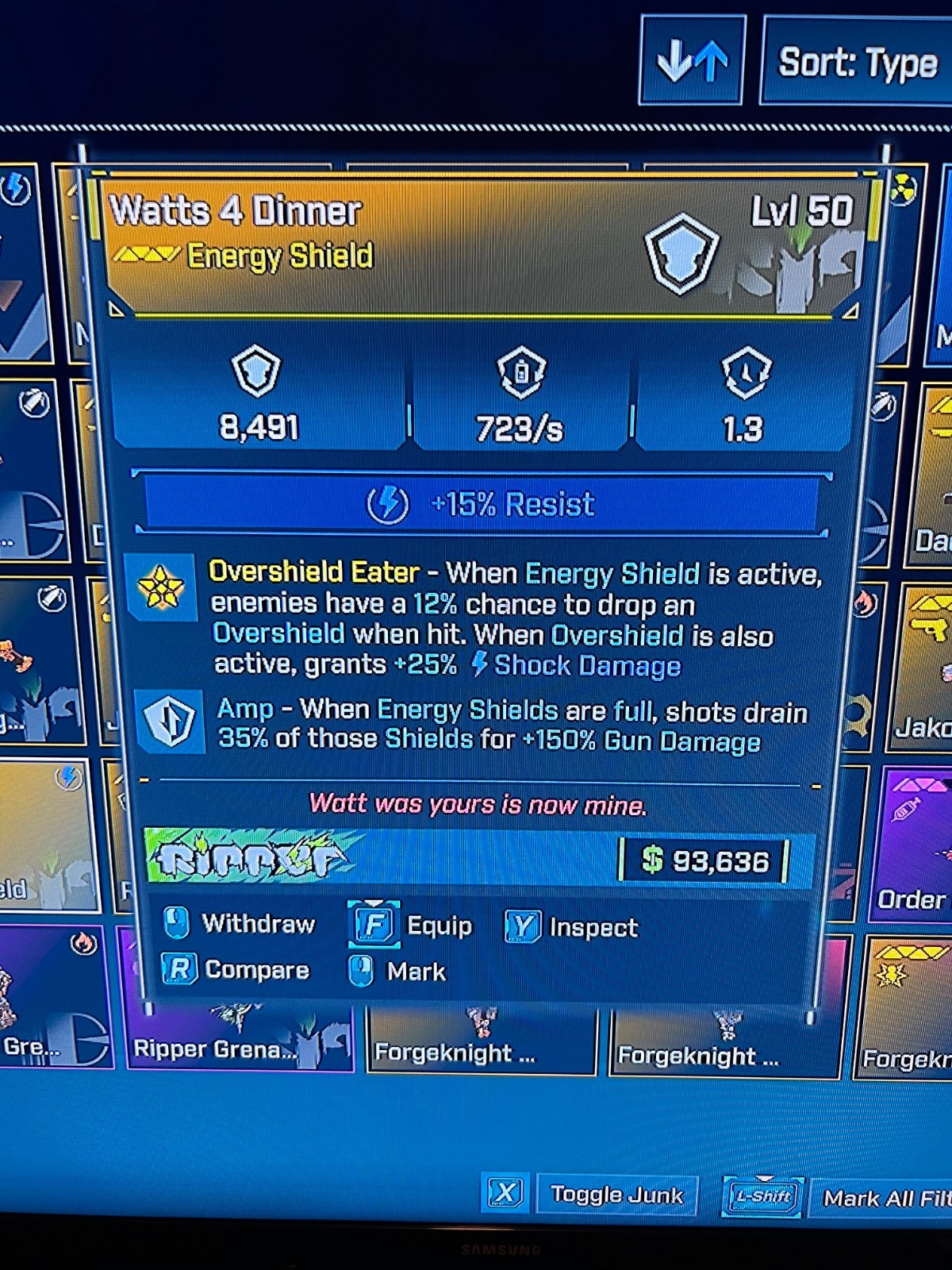Inspect the Watts 4 Dinner shield
The image size is (952, 1270).
click(x=573, y=927)
